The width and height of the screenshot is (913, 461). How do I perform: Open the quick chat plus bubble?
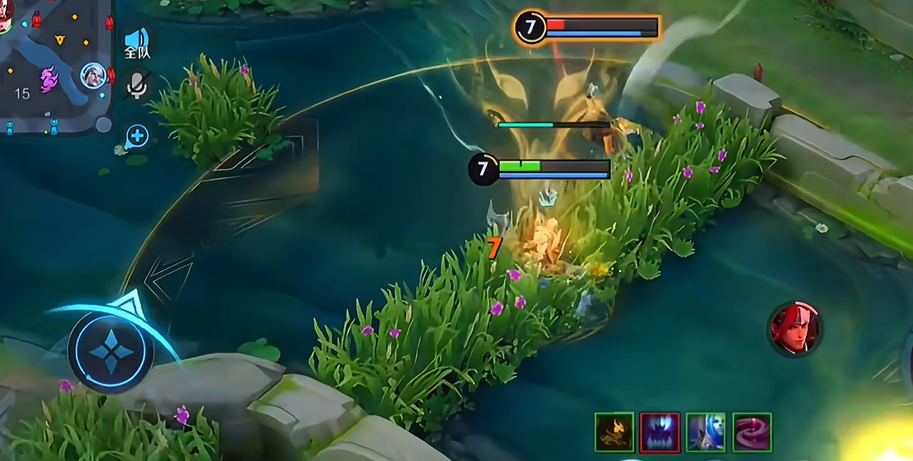[x=137, y=136]
